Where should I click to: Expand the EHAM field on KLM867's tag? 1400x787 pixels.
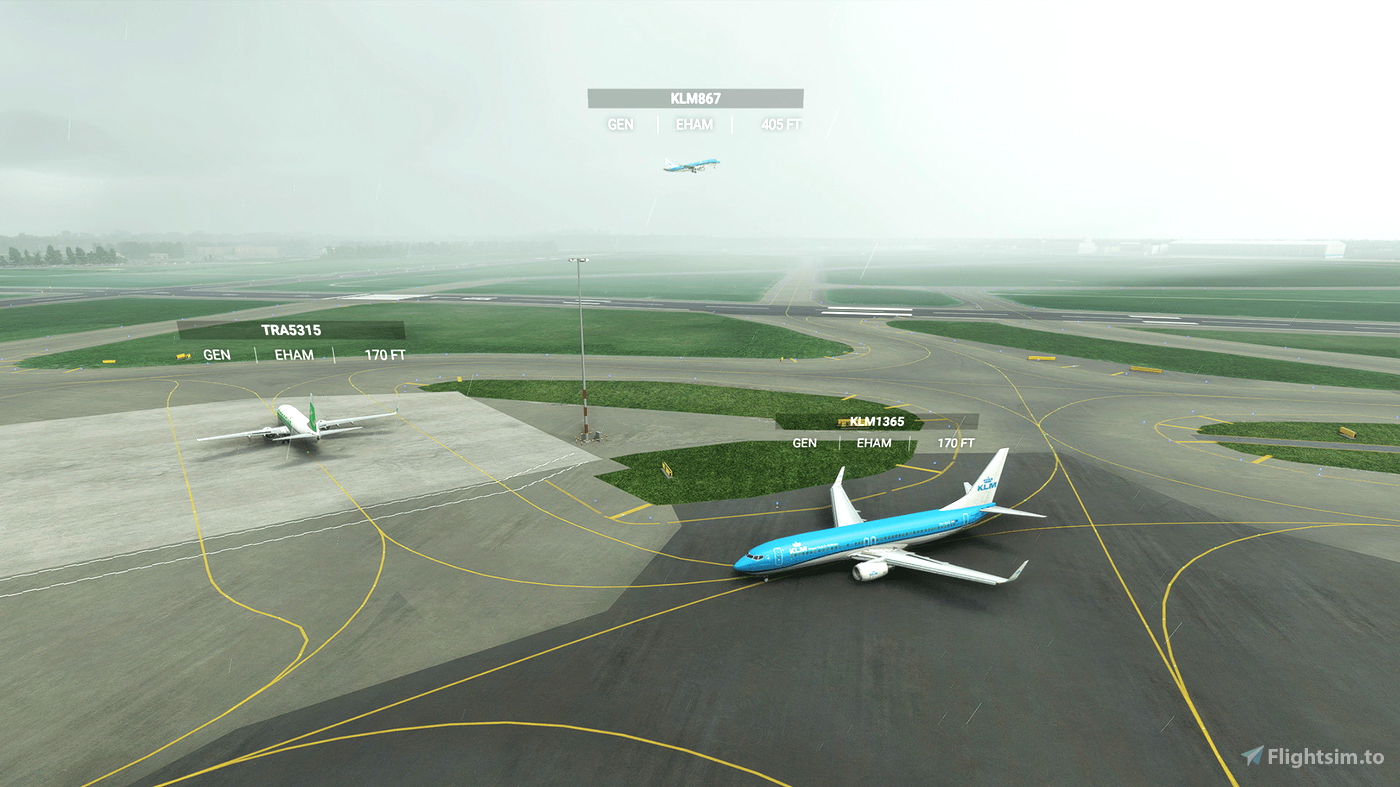[693, 124]
